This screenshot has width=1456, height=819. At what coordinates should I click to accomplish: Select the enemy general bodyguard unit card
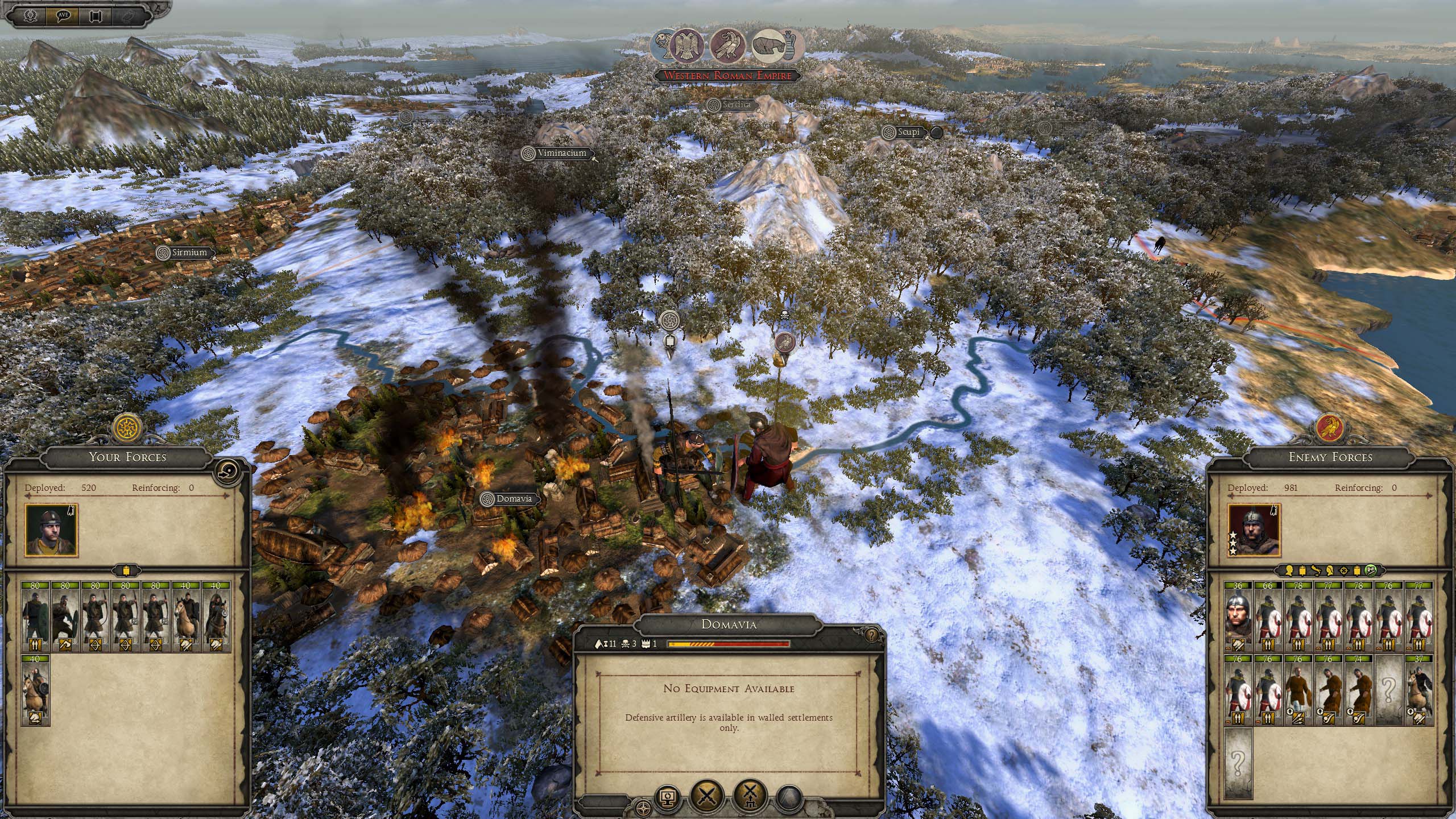[x=1238, y=617]
